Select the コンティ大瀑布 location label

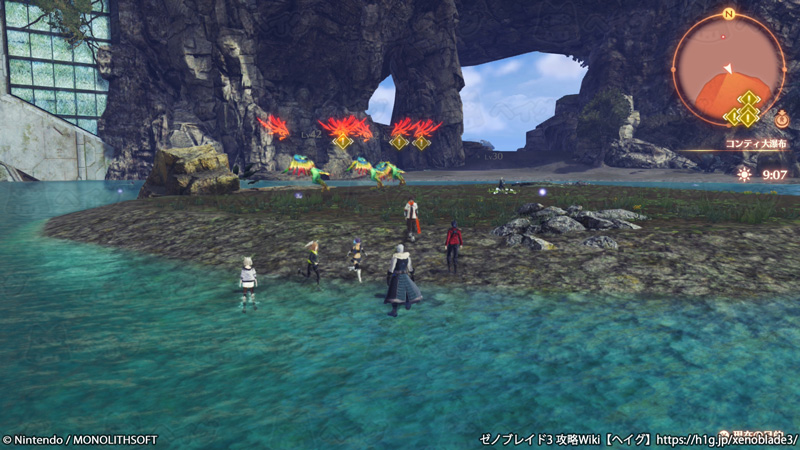point(755,144)
